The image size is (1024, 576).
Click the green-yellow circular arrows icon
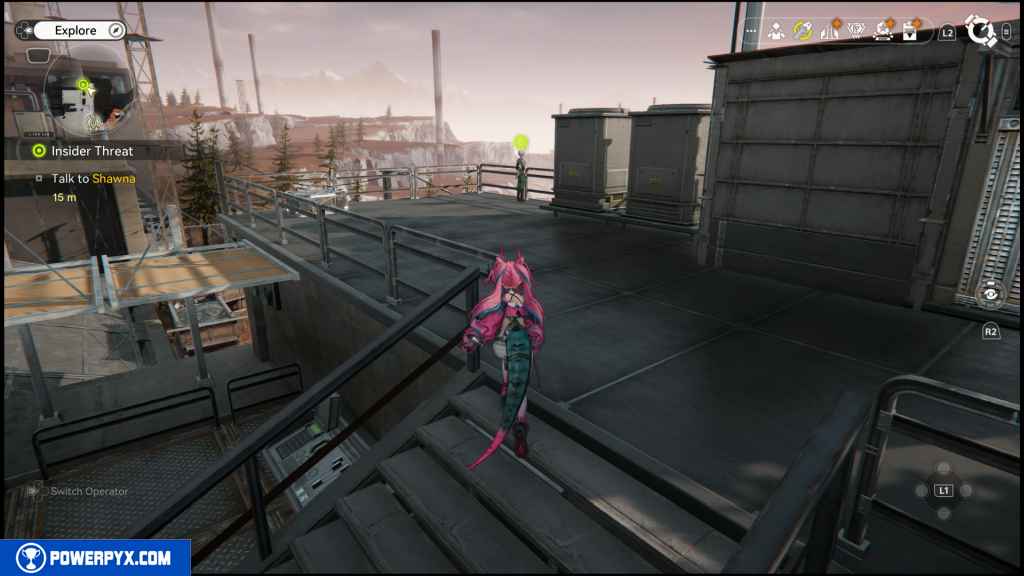click(802, 31)
